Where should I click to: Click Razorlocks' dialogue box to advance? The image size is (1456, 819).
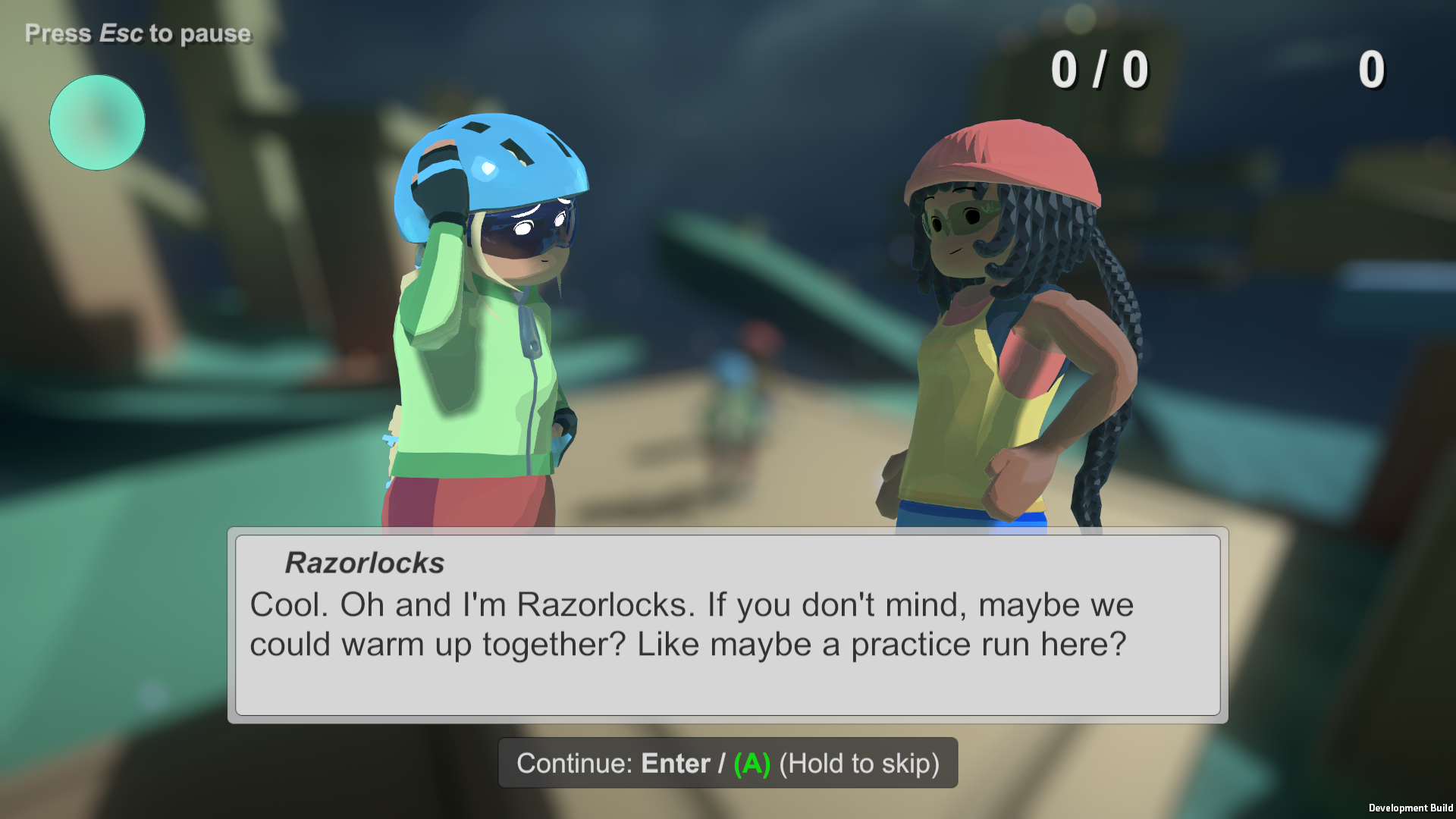(727, 625)
